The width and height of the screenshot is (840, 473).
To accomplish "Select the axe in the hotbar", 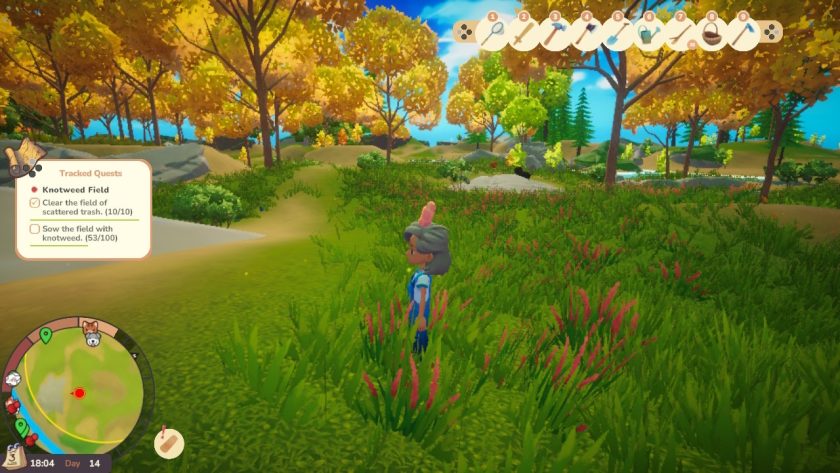I will (585, 32).
